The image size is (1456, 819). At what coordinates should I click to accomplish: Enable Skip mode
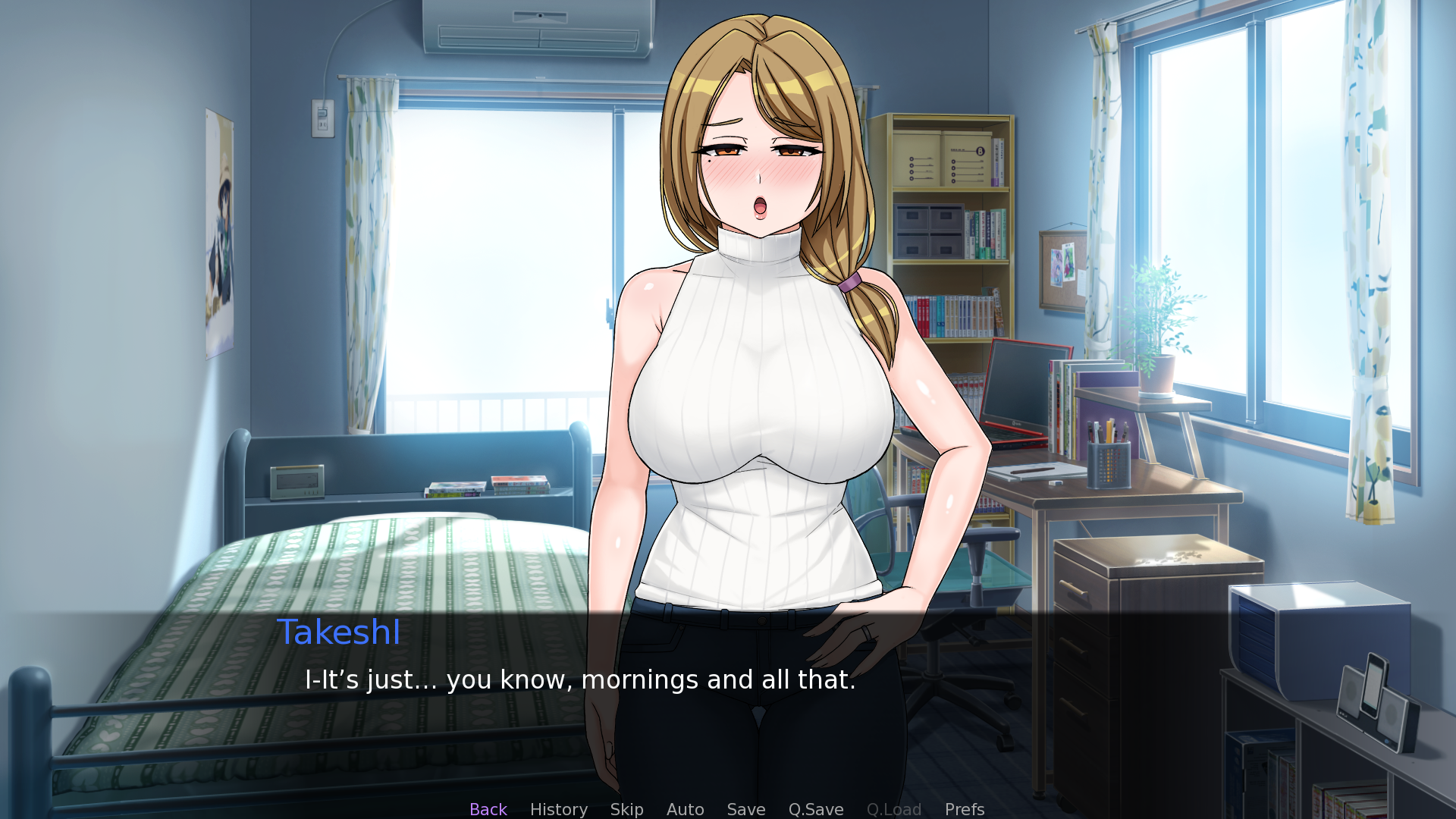point(626,808)
